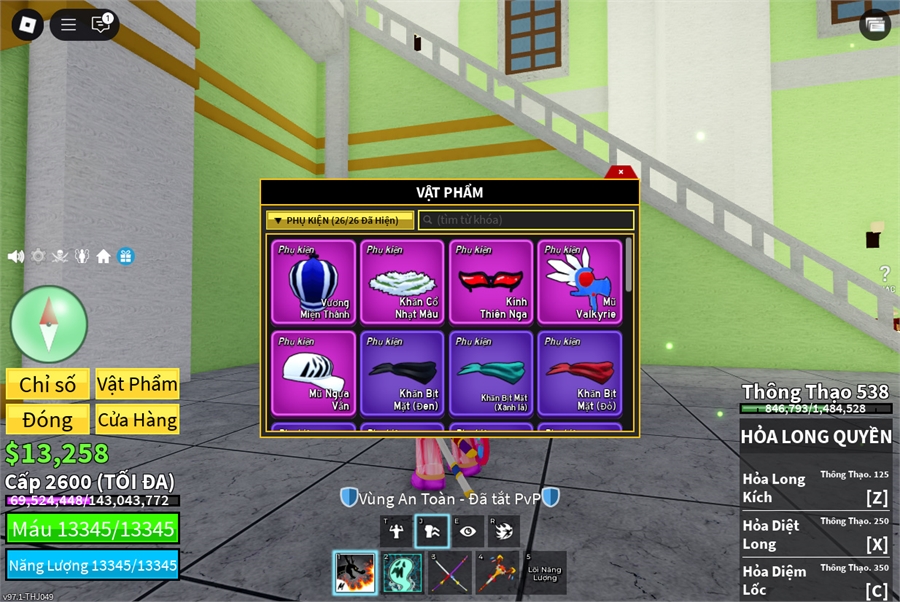Open the Phụ Kiện category dropdown
900x602 pixels.
pos(340,220)
